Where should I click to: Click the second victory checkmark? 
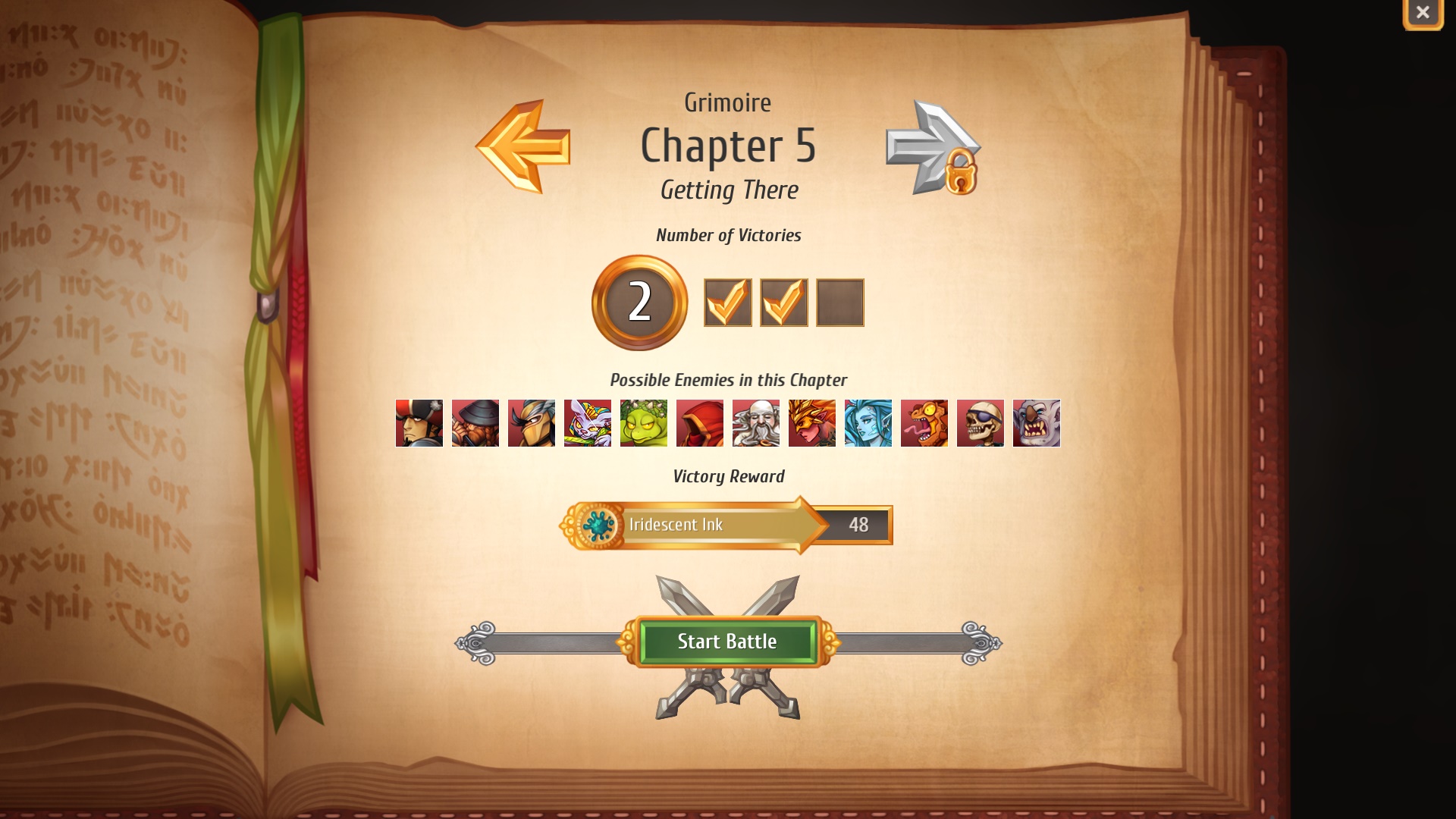pos(784,302)
